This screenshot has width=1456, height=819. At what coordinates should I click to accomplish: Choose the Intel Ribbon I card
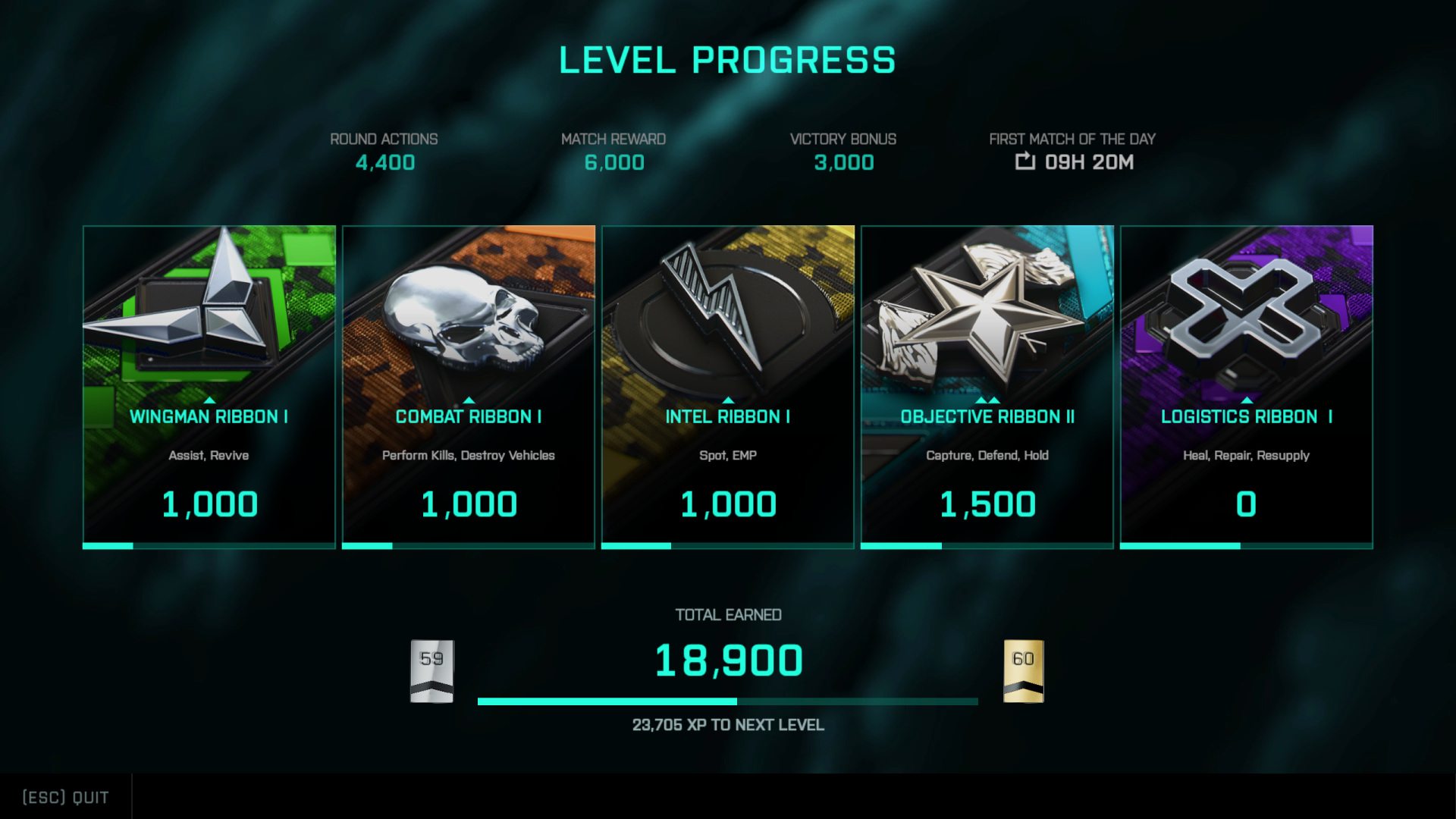pyautogui.click(x=728, y=387)
